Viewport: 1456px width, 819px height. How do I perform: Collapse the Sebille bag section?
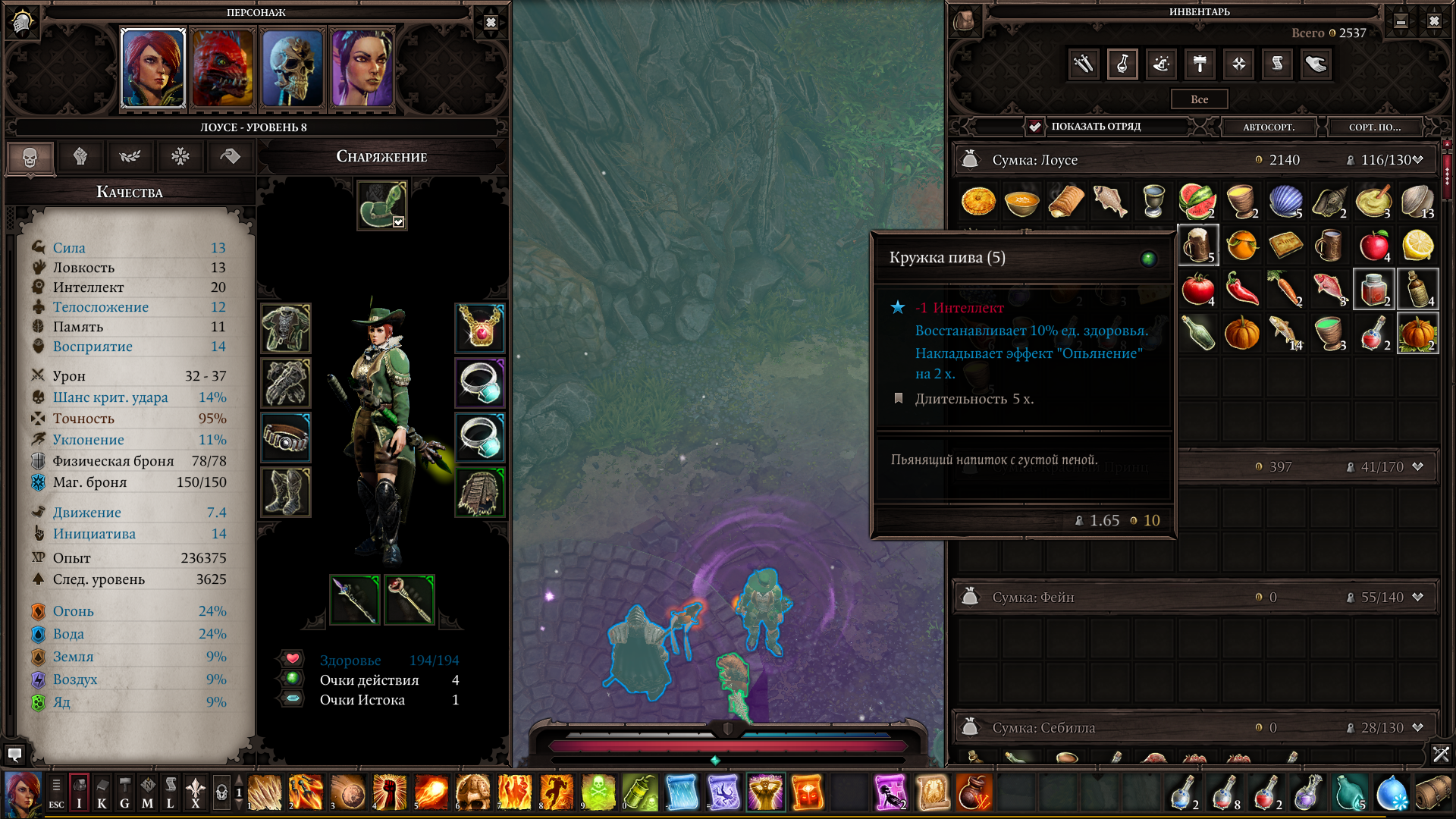click(1417, 728)
